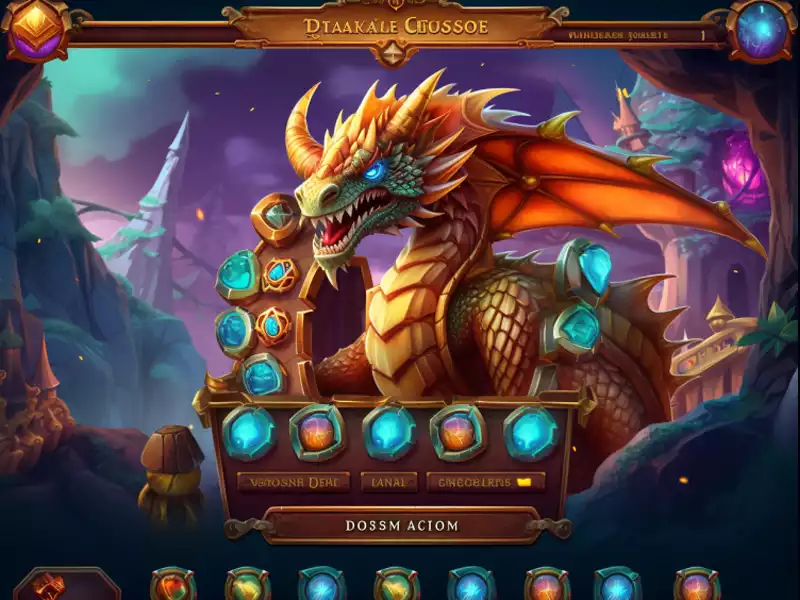The image size is (800, 600).
Task: Activate the glowing blue orb corner button
Action: point(762,30)
